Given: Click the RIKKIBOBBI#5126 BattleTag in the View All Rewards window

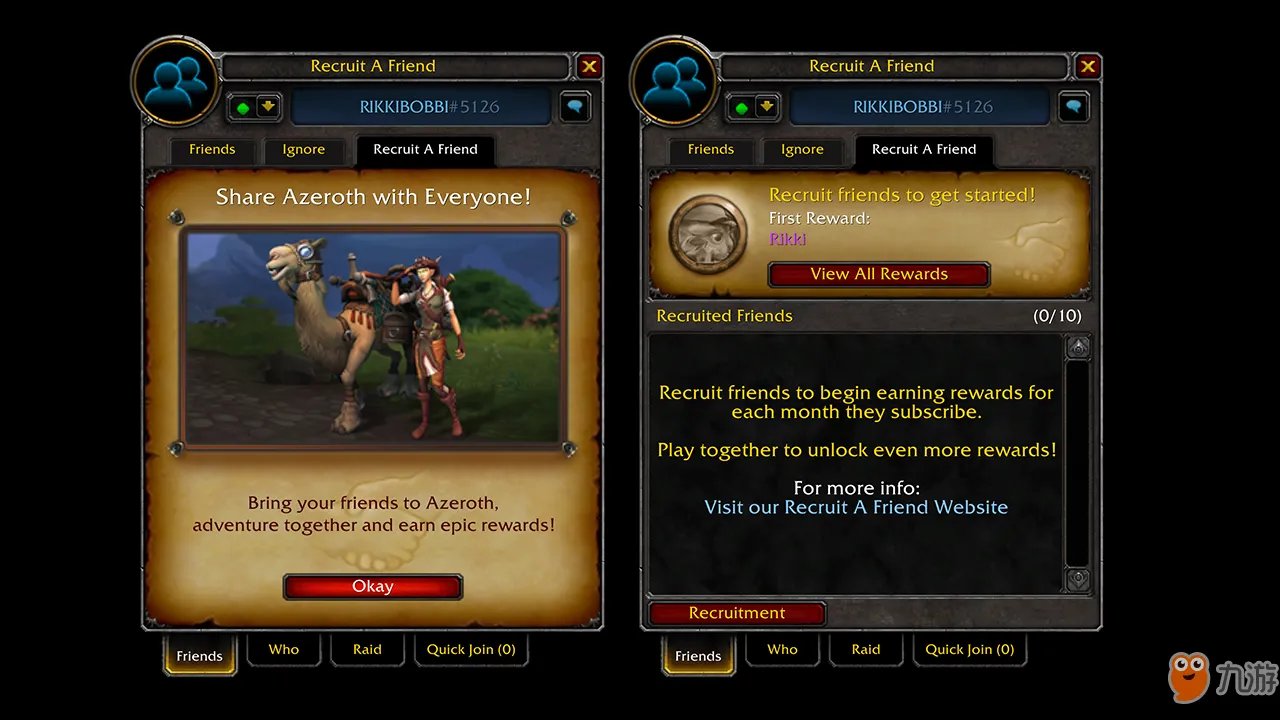Looking at the screenshot, I should coord(922,107).
